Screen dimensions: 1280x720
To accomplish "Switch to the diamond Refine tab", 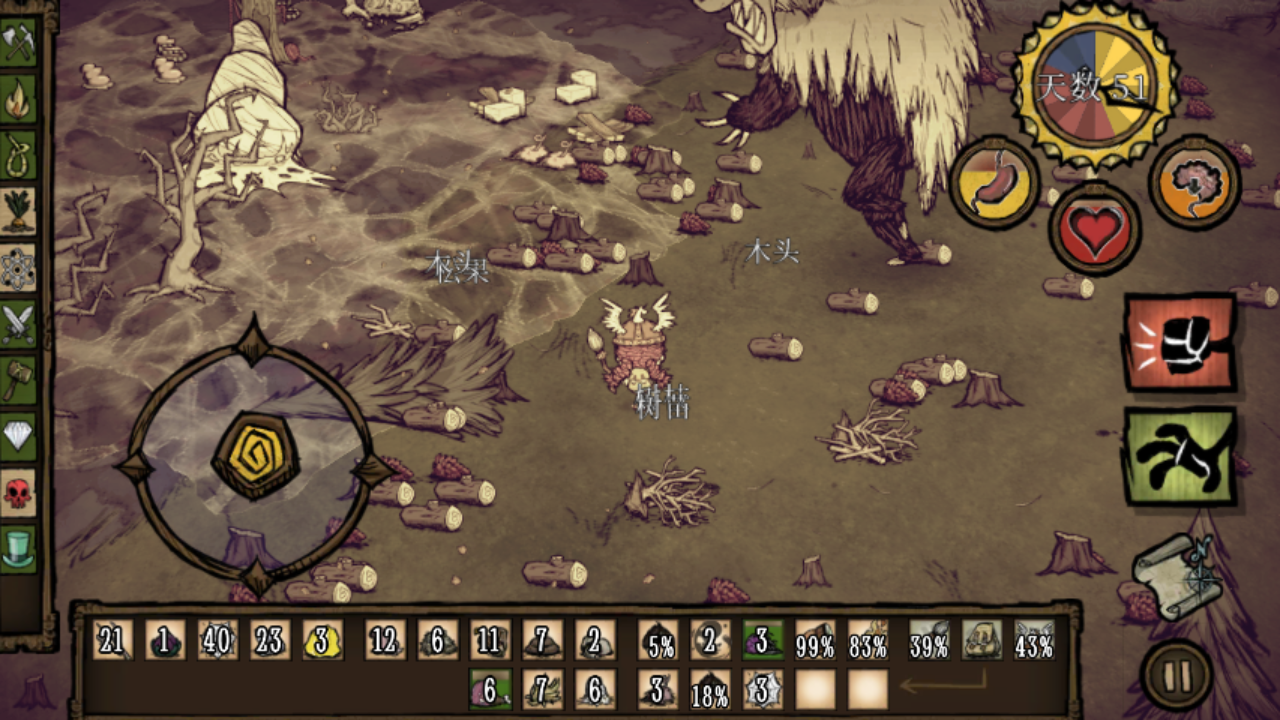I will click(x=18, y=436).
